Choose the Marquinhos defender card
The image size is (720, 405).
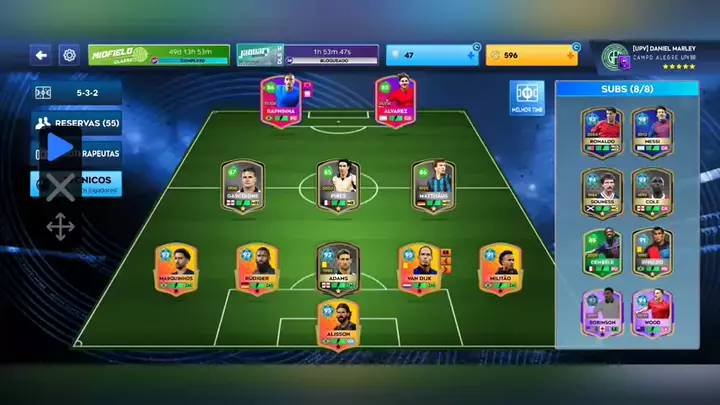[x=176, y=268]
